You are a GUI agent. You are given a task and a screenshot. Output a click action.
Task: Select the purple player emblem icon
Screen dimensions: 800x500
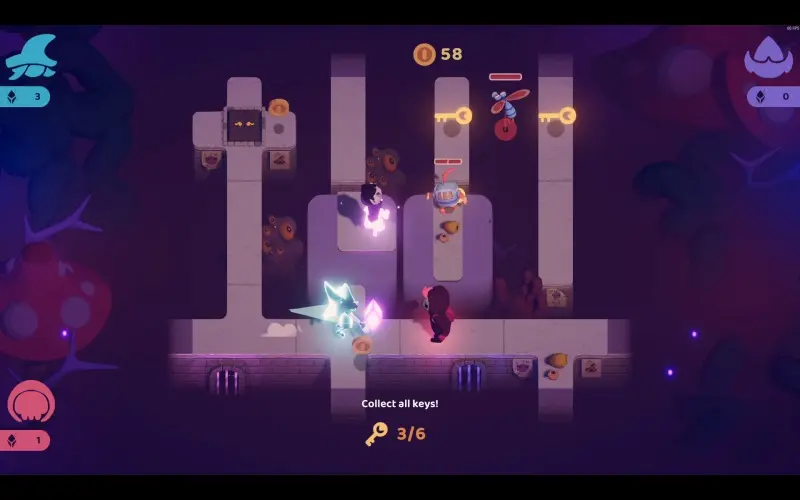coord(768,57)
